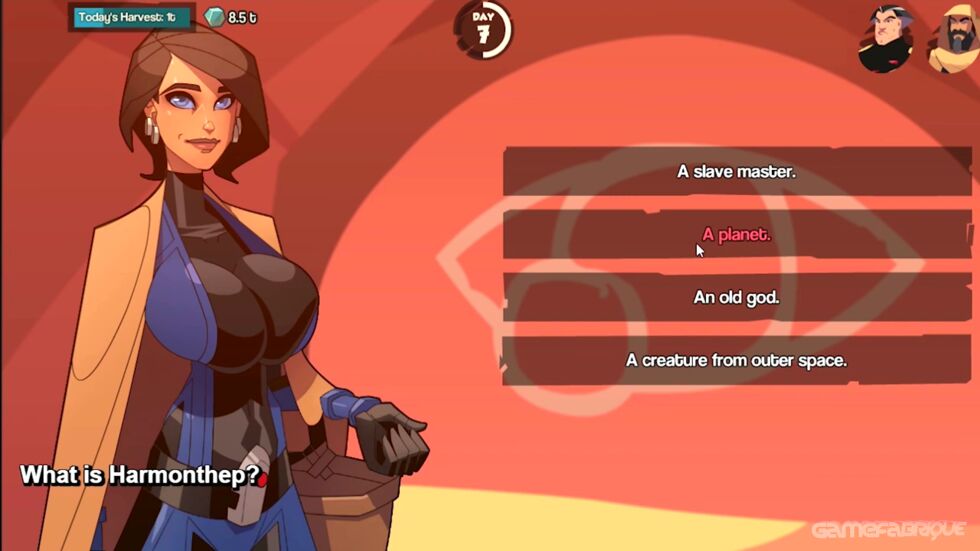Click the Day 7 indicator
980x551 pixels.
(484, 28)
